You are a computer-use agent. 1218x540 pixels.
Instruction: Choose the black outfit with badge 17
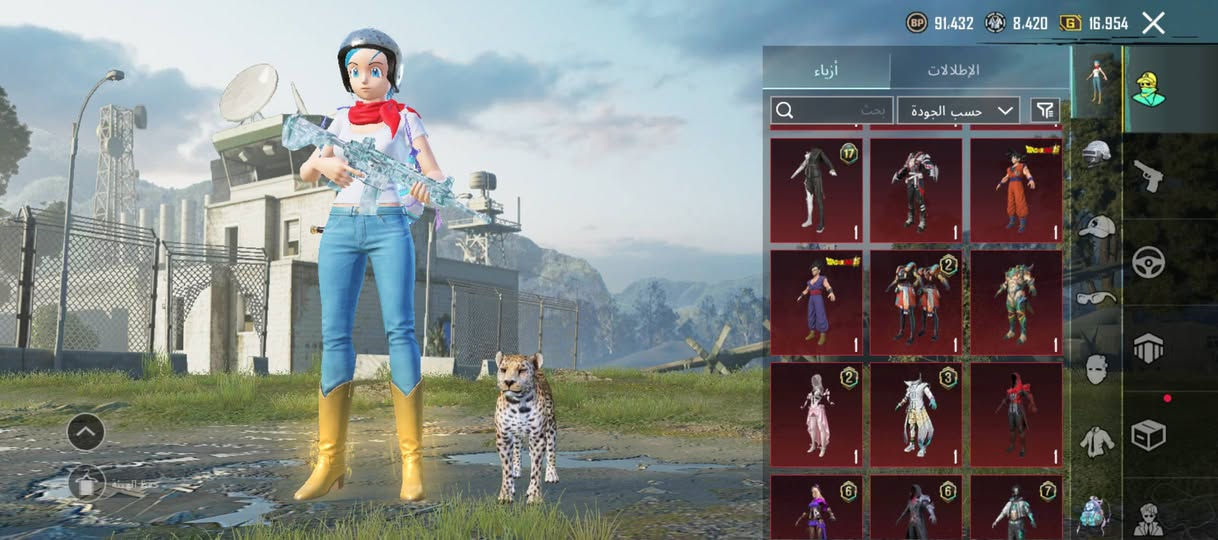pos(816,190)
